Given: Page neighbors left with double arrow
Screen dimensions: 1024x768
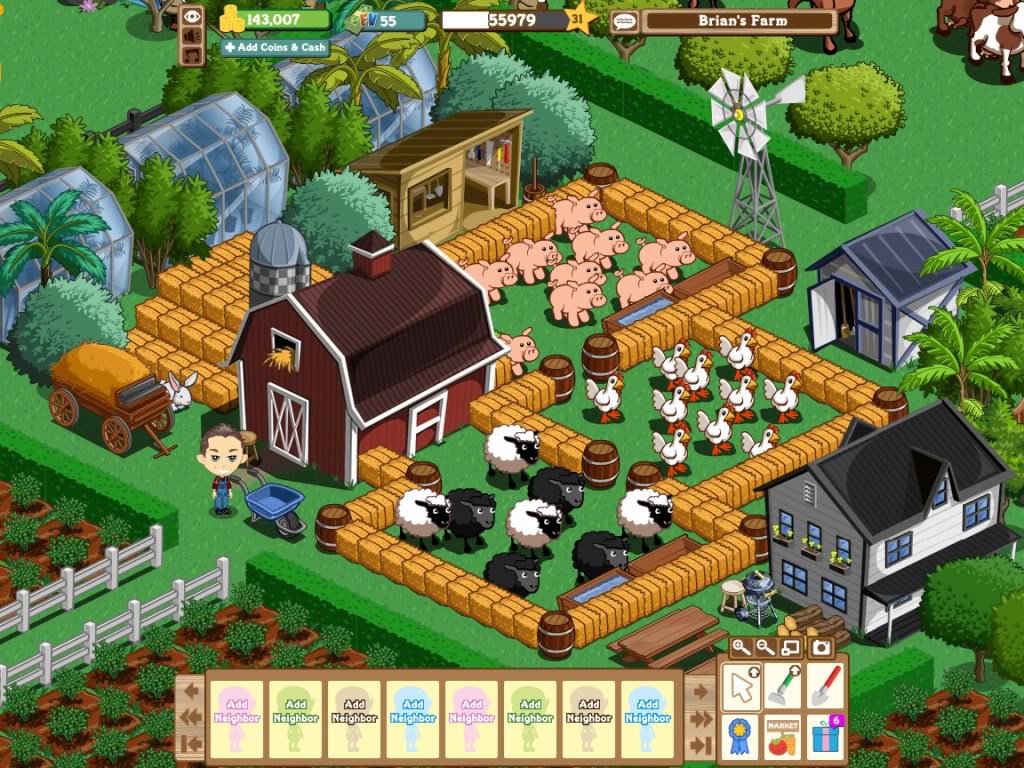Looking at the screenshot, I should pos(193,716).
